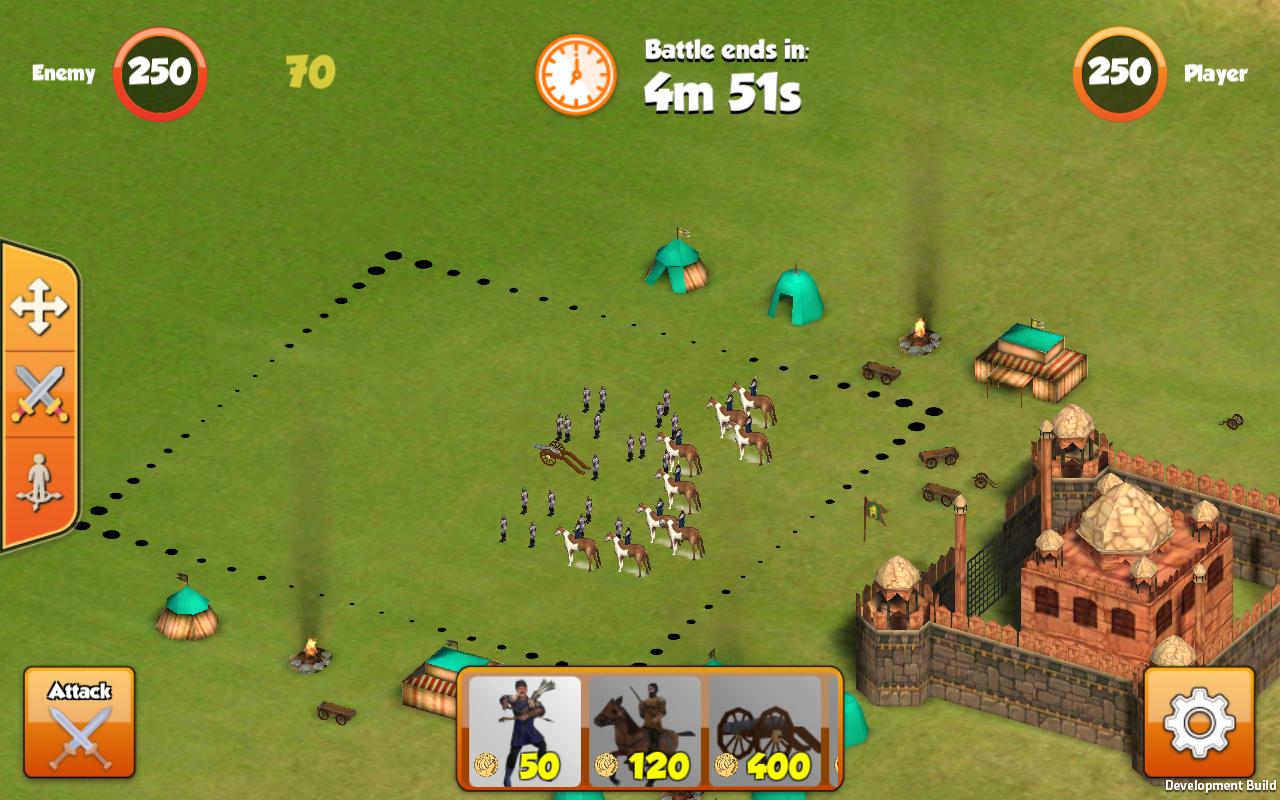Activate the four-arrow move tool
Image resolution: width=1280 pixels, height=800 pixels.
(39, 306)
